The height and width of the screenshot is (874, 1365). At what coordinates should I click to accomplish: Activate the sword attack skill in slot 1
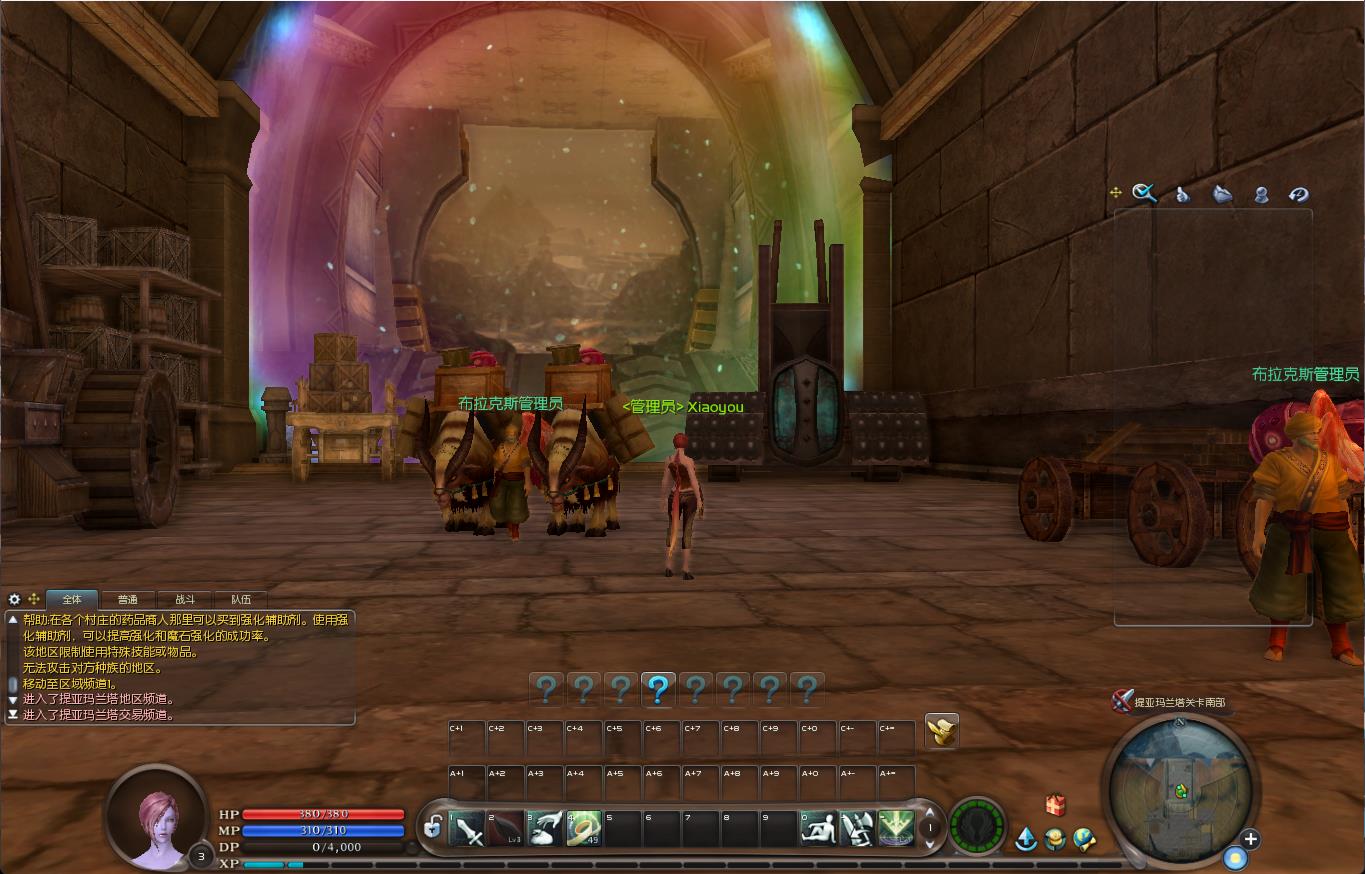pos(467,829)
